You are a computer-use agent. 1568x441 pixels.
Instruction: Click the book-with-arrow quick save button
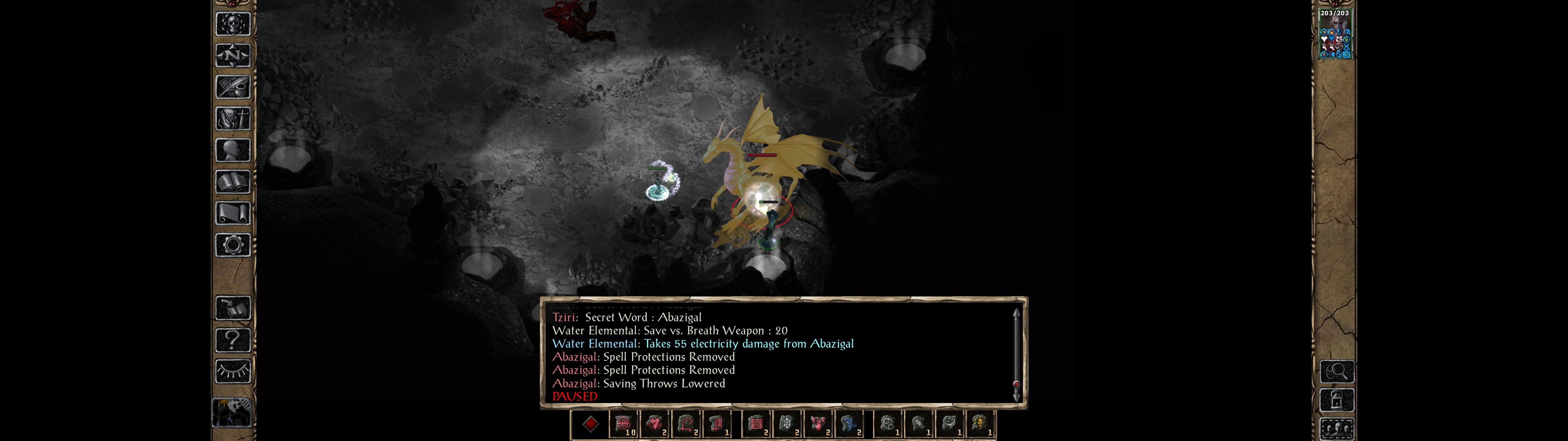point(233,308)
